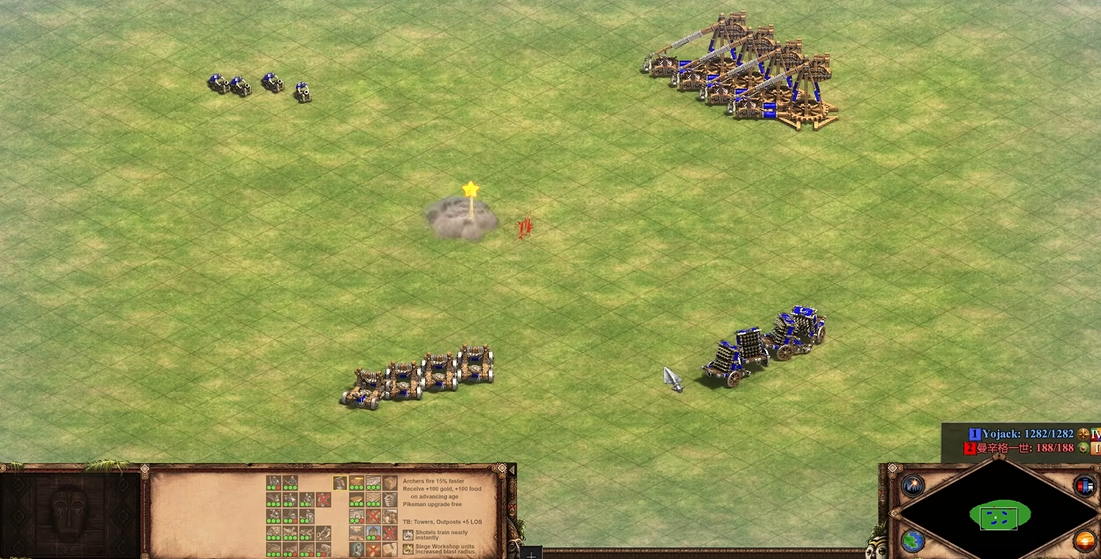
Task: Click the Siege Workshop blast radius icon
Action: [x=408, y=549]
